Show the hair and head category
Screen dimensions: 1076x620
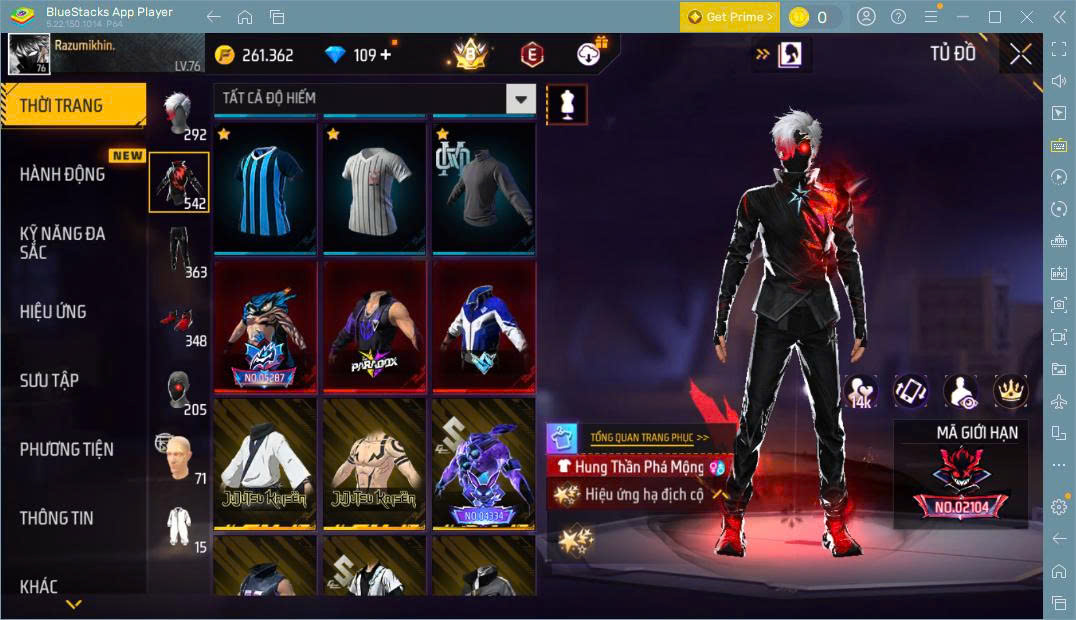pos(178,115)
